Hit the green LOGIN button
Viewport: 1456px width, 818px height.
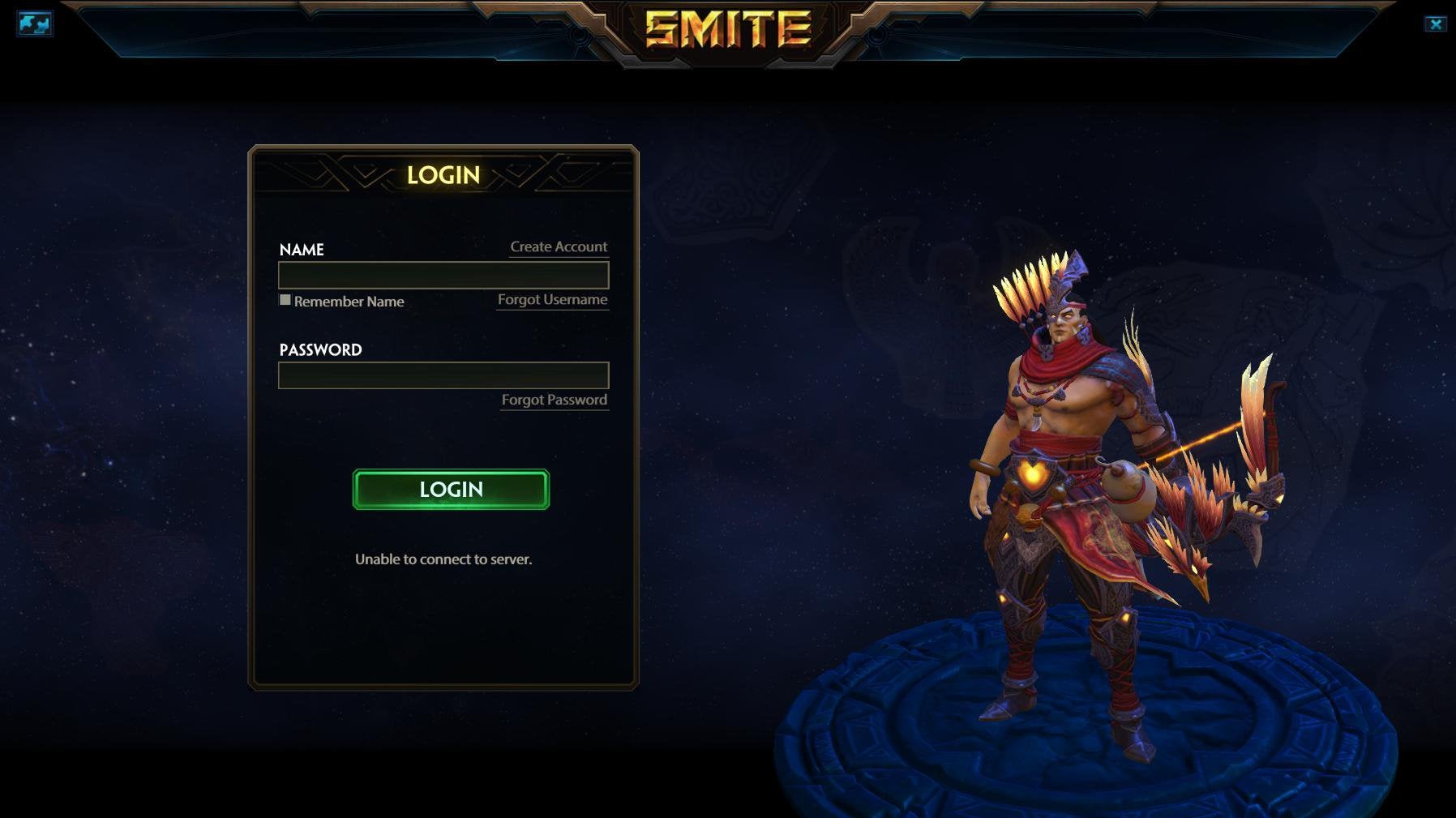[x=451, y=490]
